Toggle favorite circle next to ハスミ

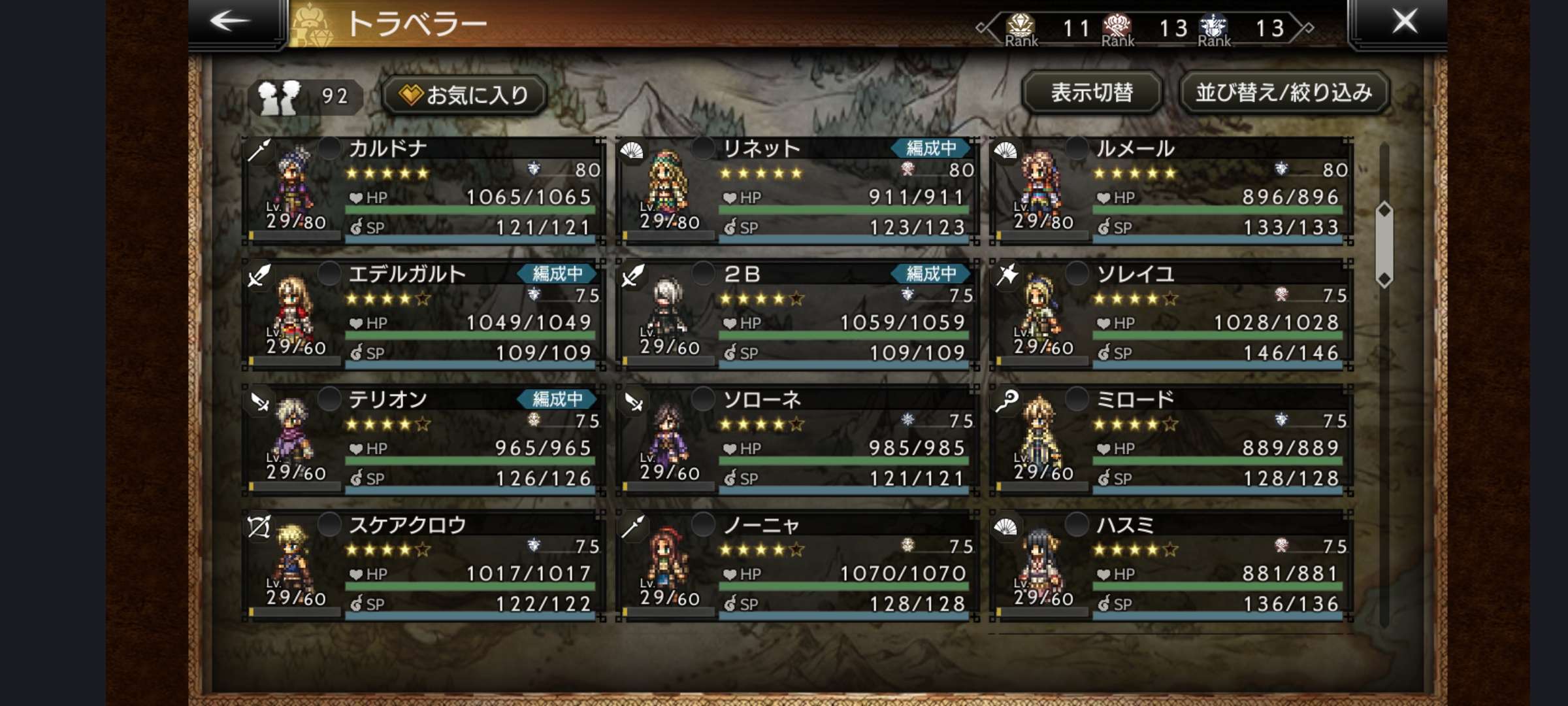click(1077, 524)
